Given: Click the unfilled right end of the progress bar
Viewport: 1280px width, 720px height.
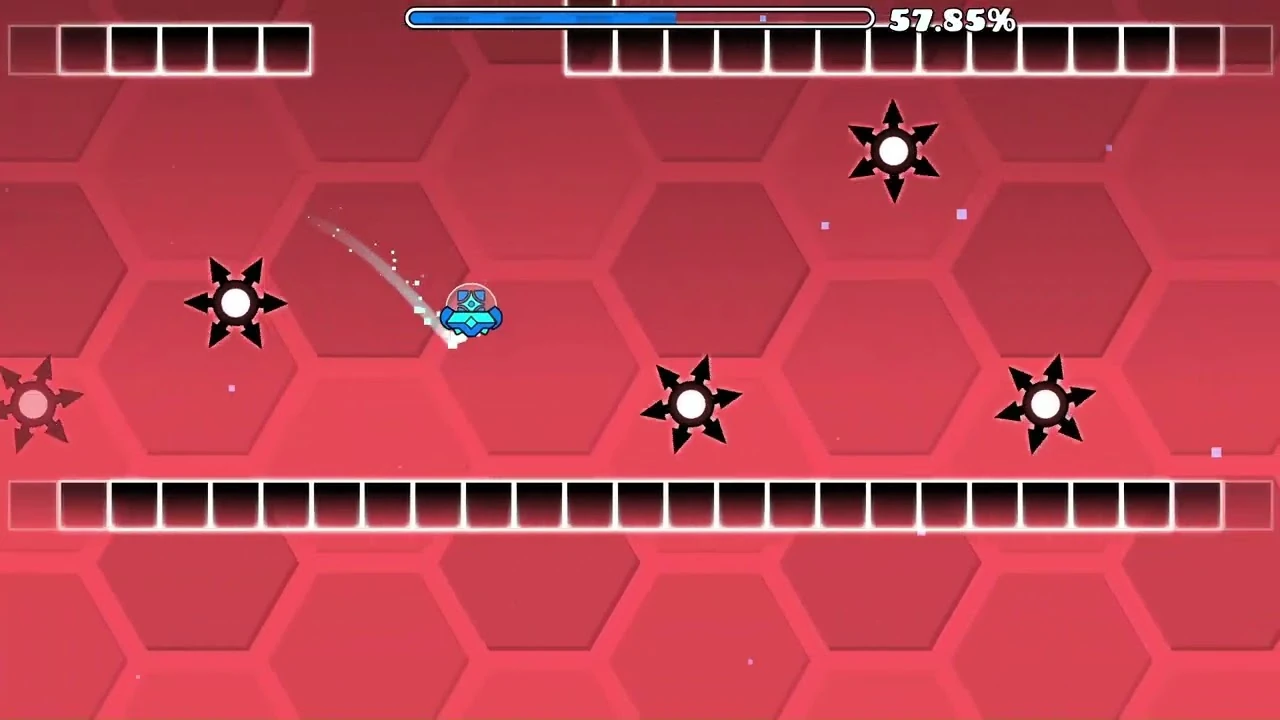Looking at the screenshot, I should [x=840, y=18].
